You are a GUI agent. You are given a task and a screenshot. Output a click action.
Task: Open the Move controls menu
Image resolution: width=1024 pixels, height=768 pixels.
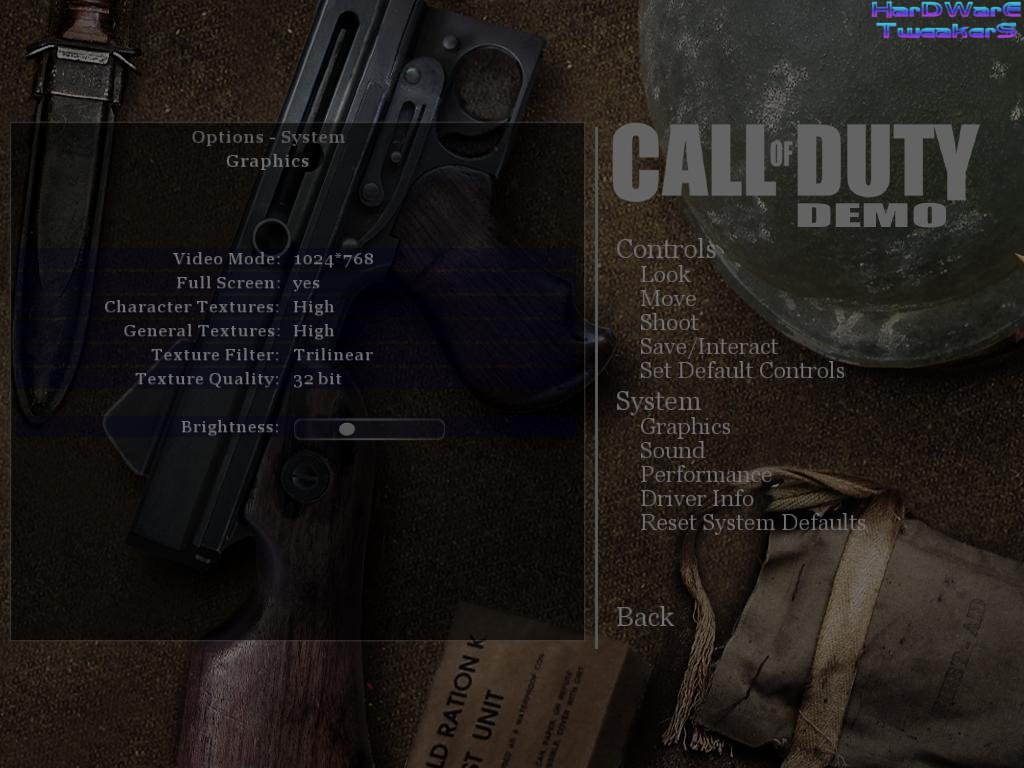668,298
